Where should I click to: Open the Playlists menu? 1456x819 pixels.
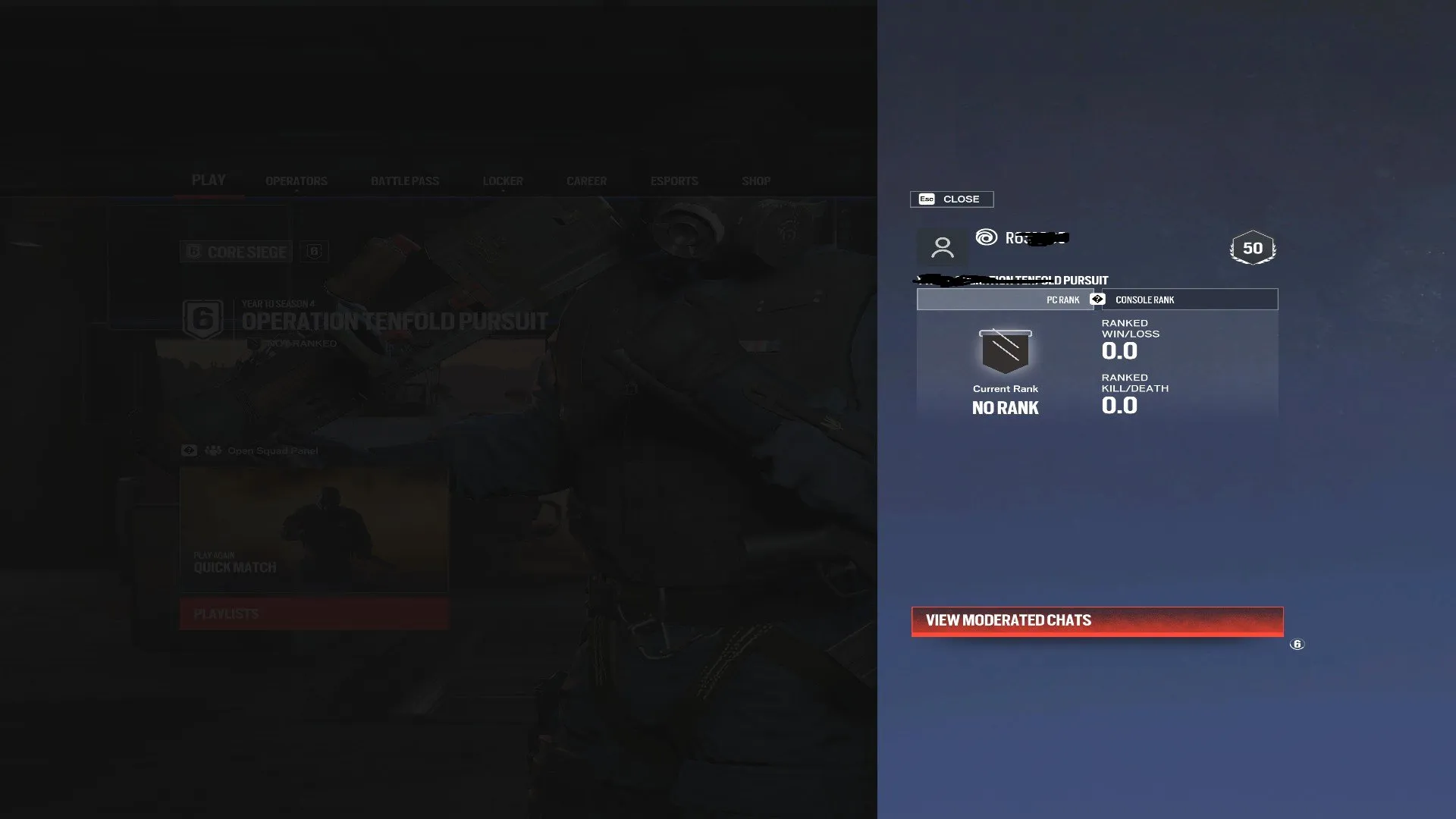click(x=312, y=613)
